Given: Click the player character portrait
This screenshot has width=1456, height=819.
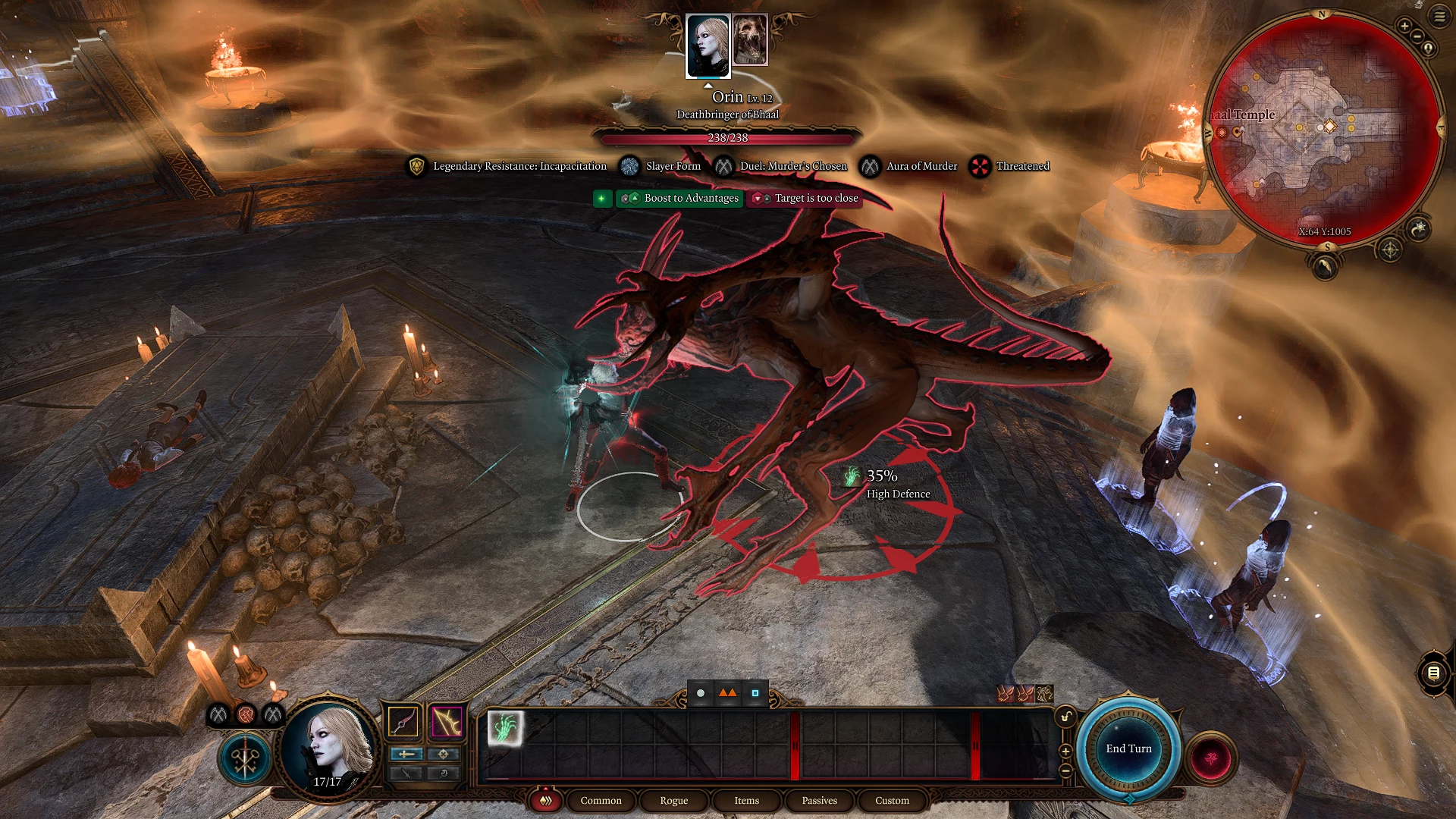Looking at the screenshot, I should point(328,747).
